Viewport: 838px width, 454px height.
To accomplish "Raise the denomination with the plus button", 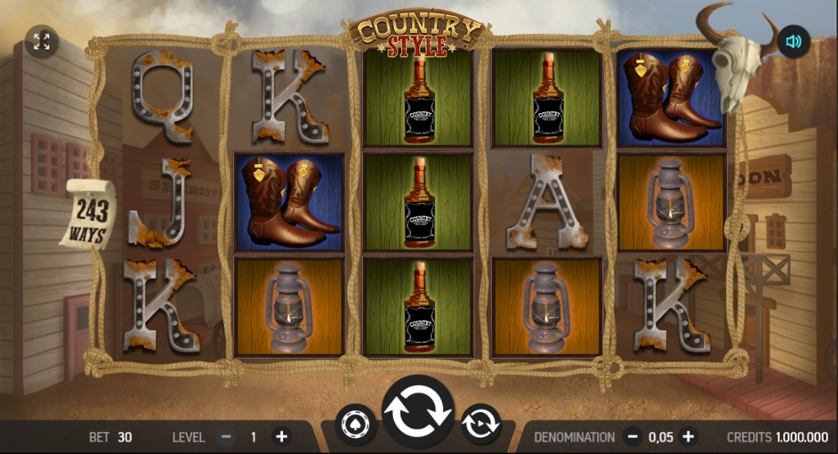I will (x=688, y=437).
